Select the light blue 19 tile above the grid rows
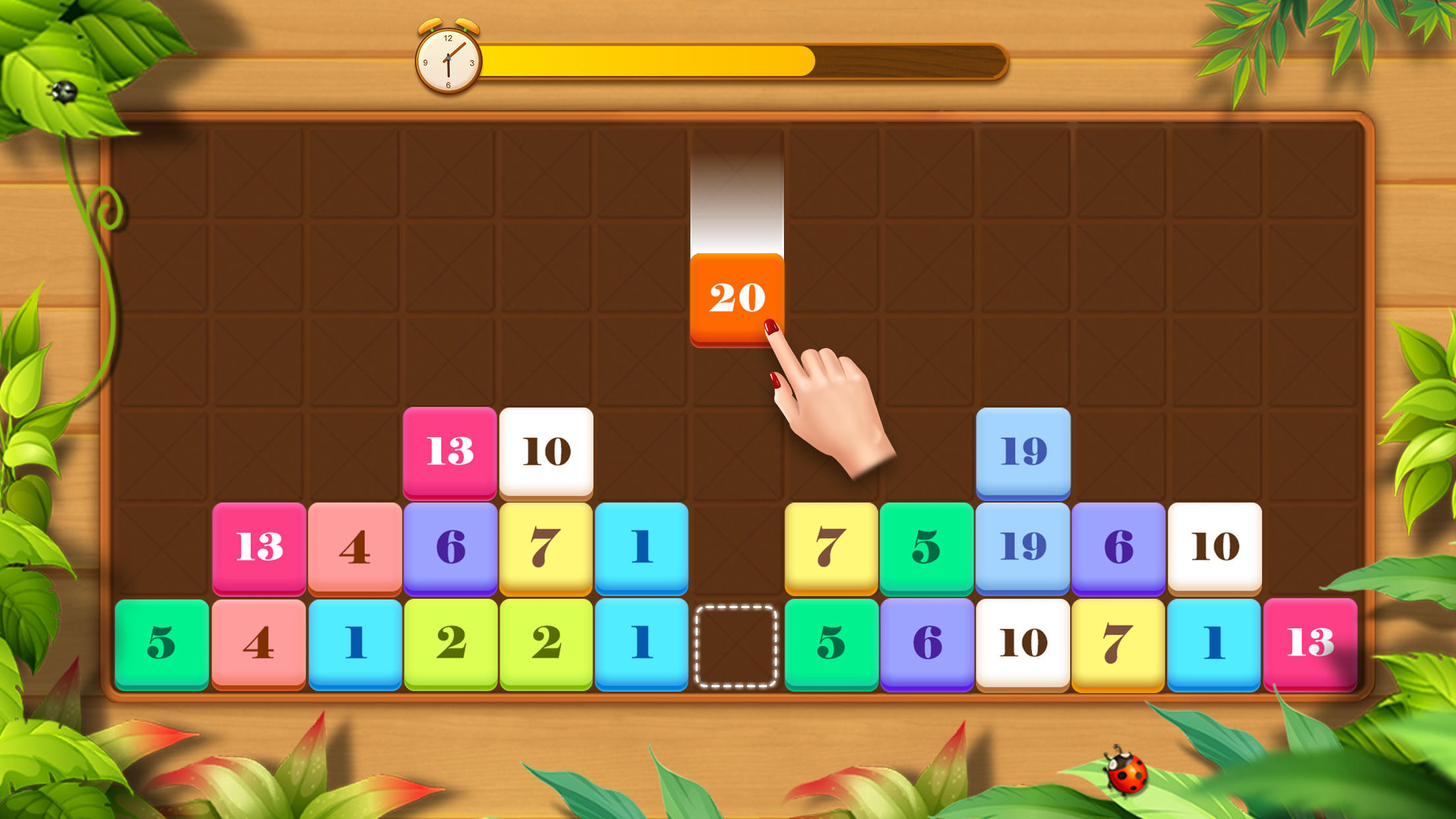The height and width of the screenshot is (819, 1456). click(1022, 452)
